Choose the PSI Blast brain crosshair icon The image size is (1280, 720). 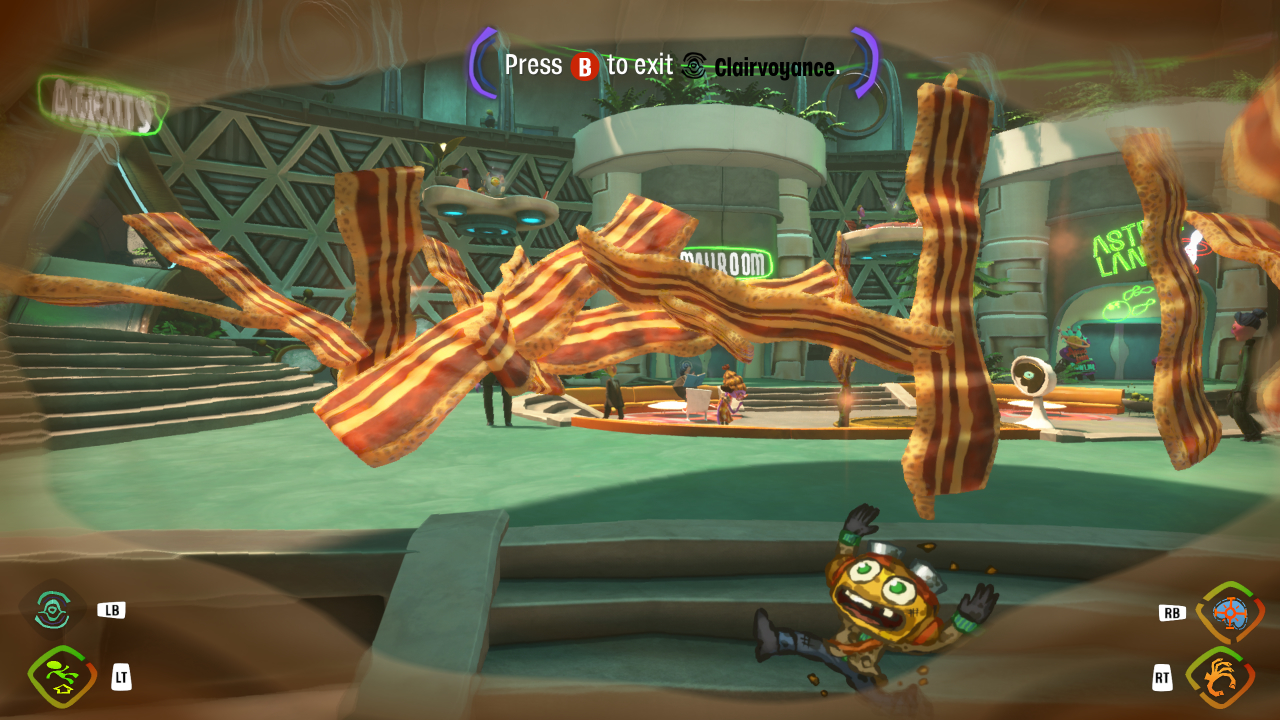1229,613
